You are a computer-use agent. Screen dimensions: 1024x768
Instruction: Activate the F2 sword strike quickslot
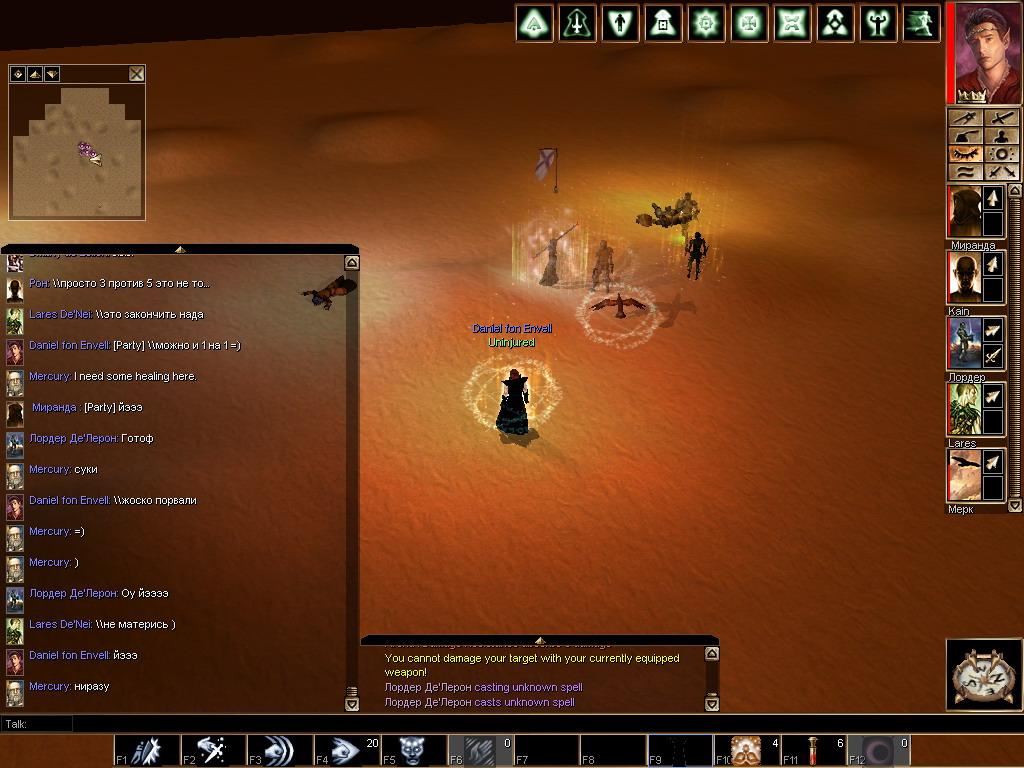click(213, 751)
